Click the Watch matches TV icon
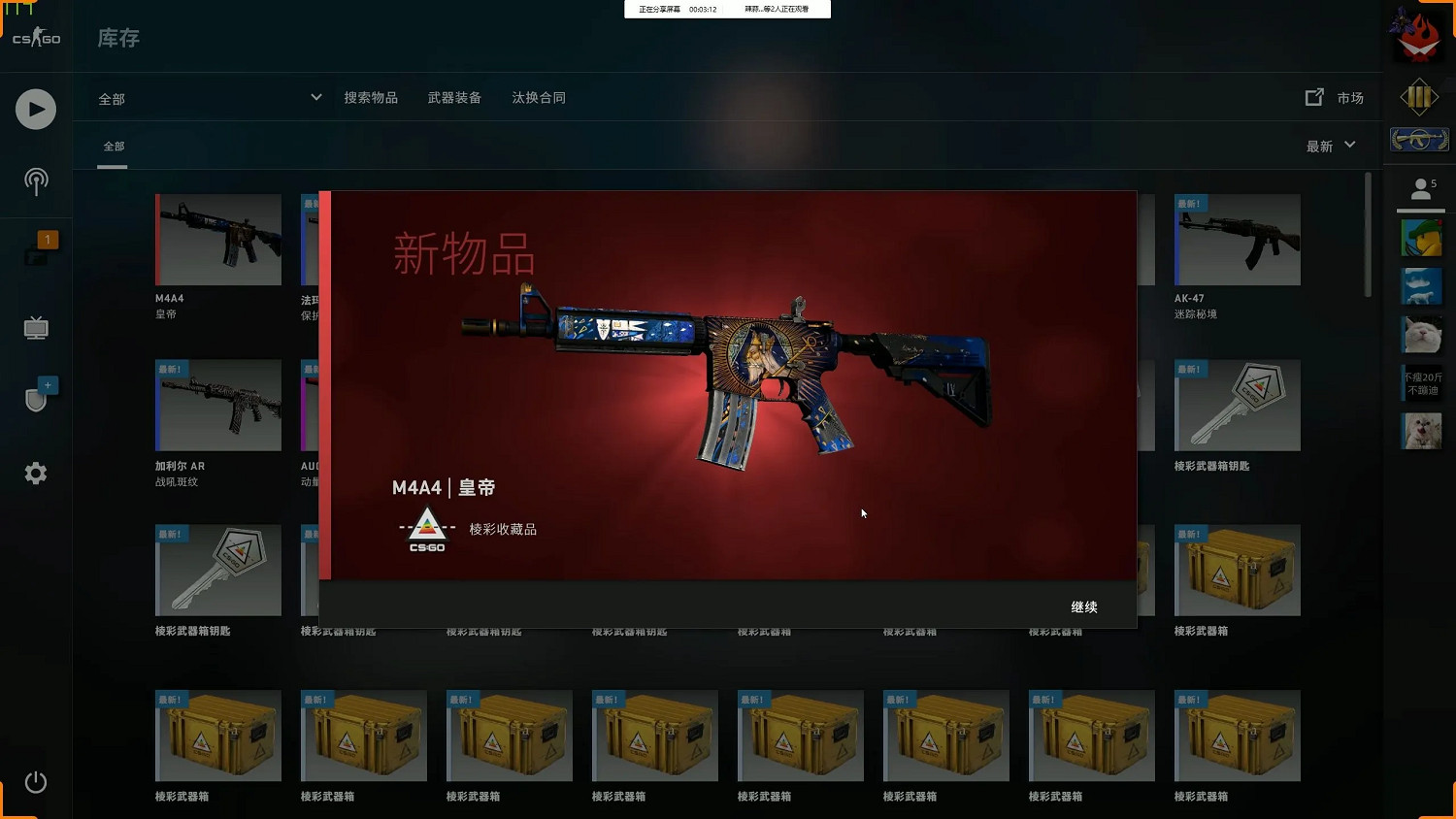The image size is (1456, 819). (35, 327)
